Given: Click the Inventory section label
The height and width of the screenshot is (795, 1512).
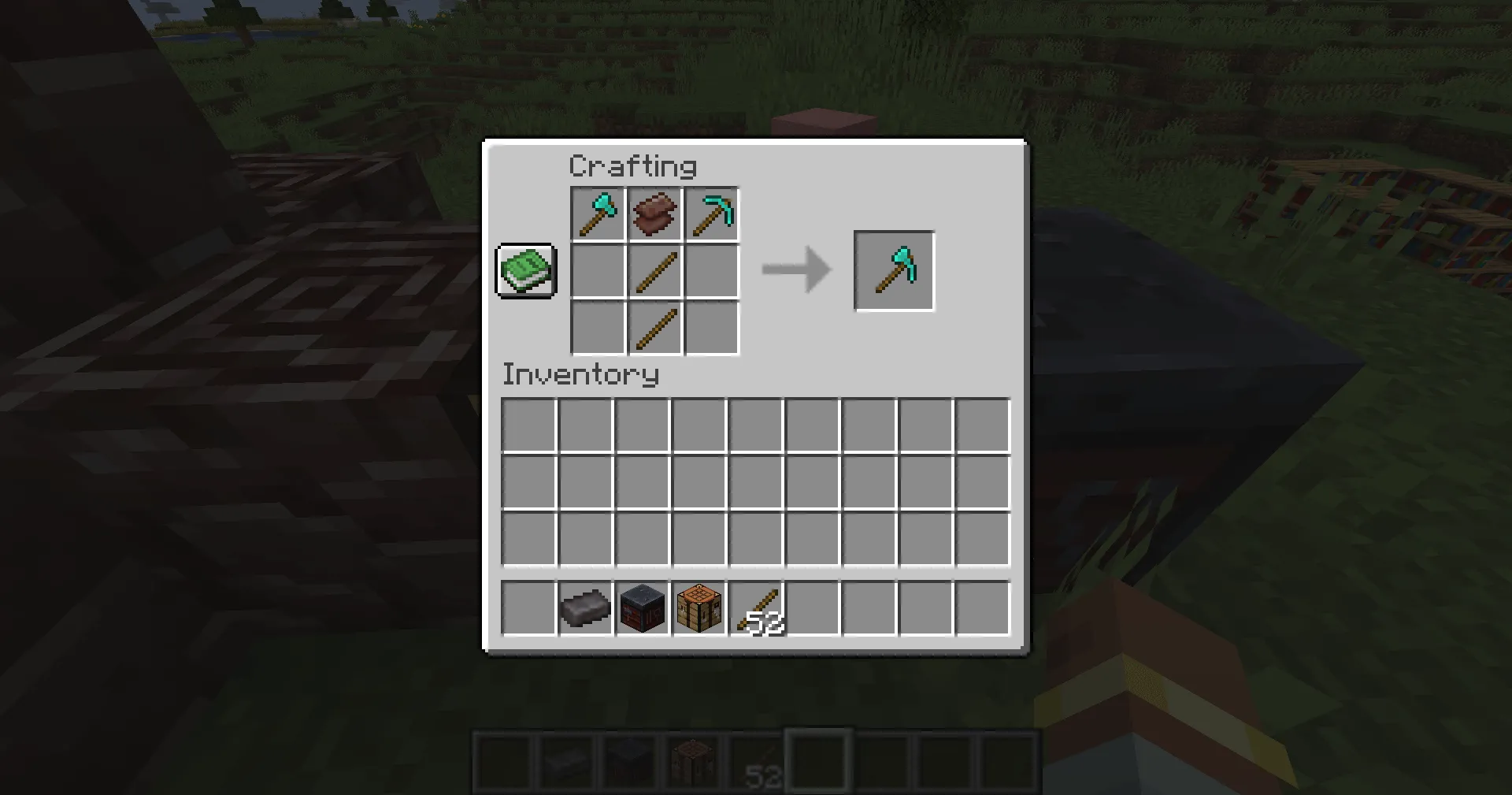Looking at the screenshot, I should 580,375.
